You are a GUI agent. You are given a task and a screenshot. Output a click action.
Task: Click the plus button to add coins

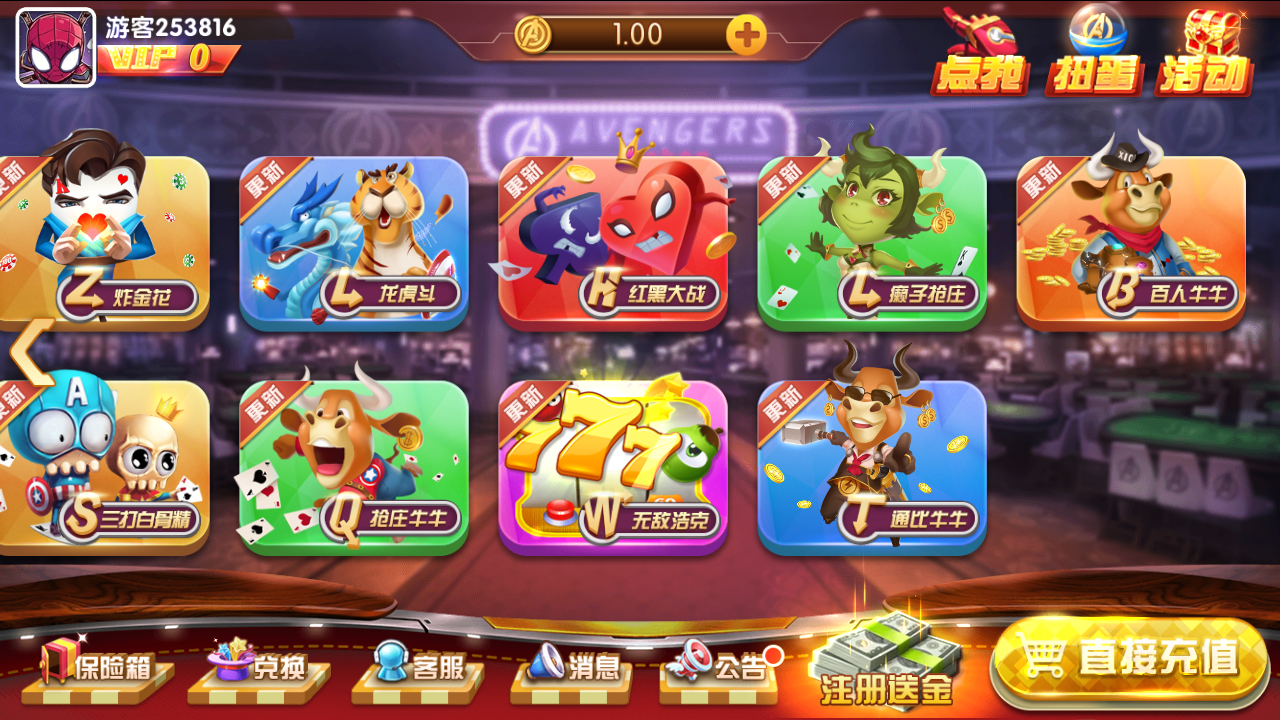point(746,36)
